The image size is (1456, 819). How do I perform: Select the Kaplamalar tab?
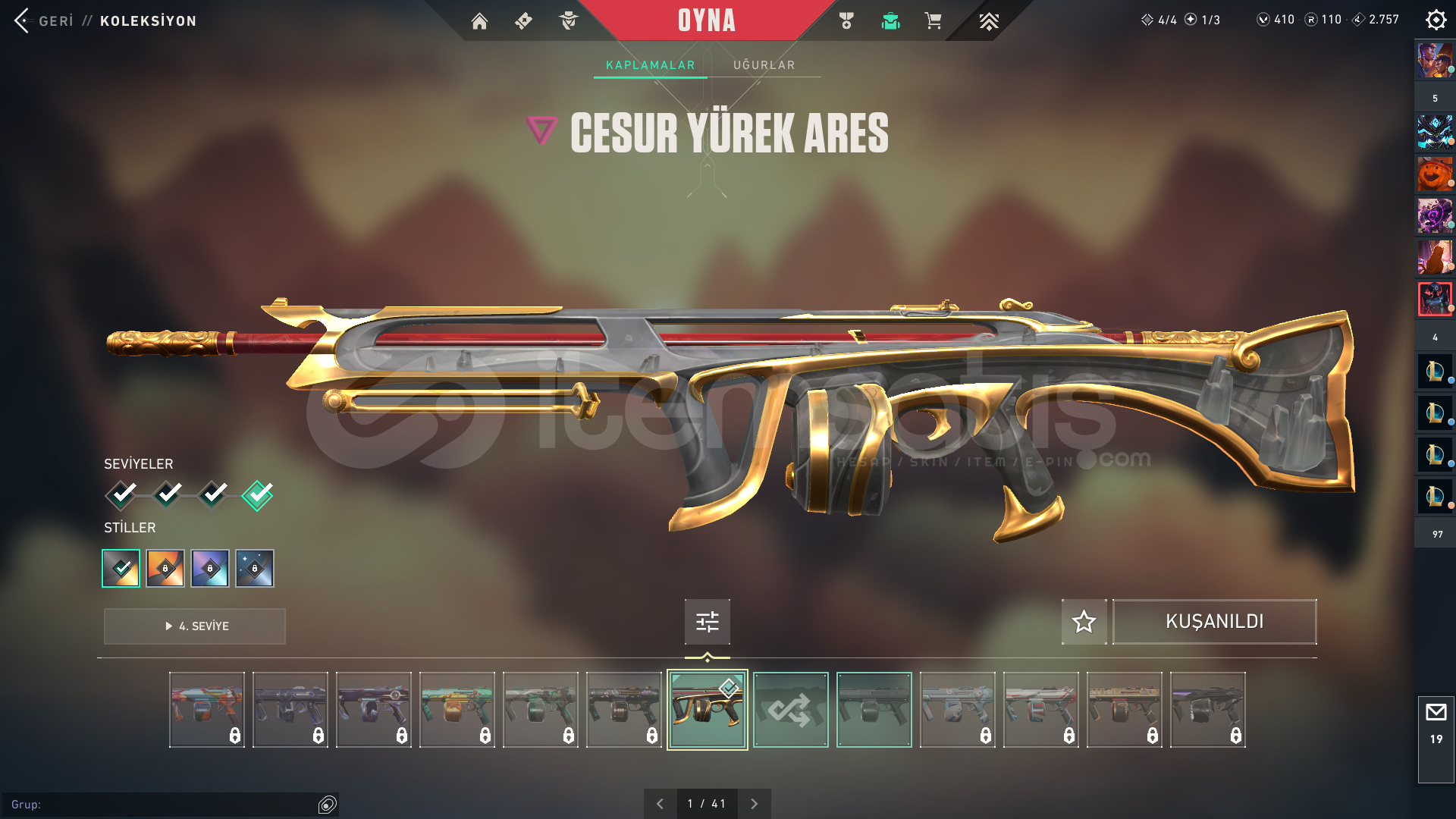click(x=650, y=65)
